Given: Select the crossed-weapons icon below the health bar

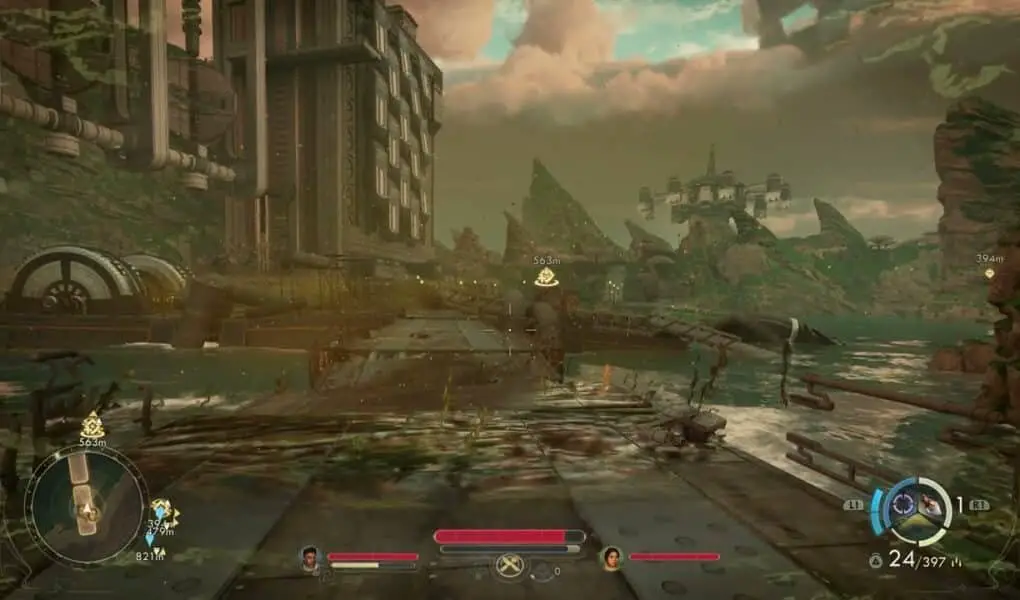Looking at the screenshot, I should coord(510,566).
